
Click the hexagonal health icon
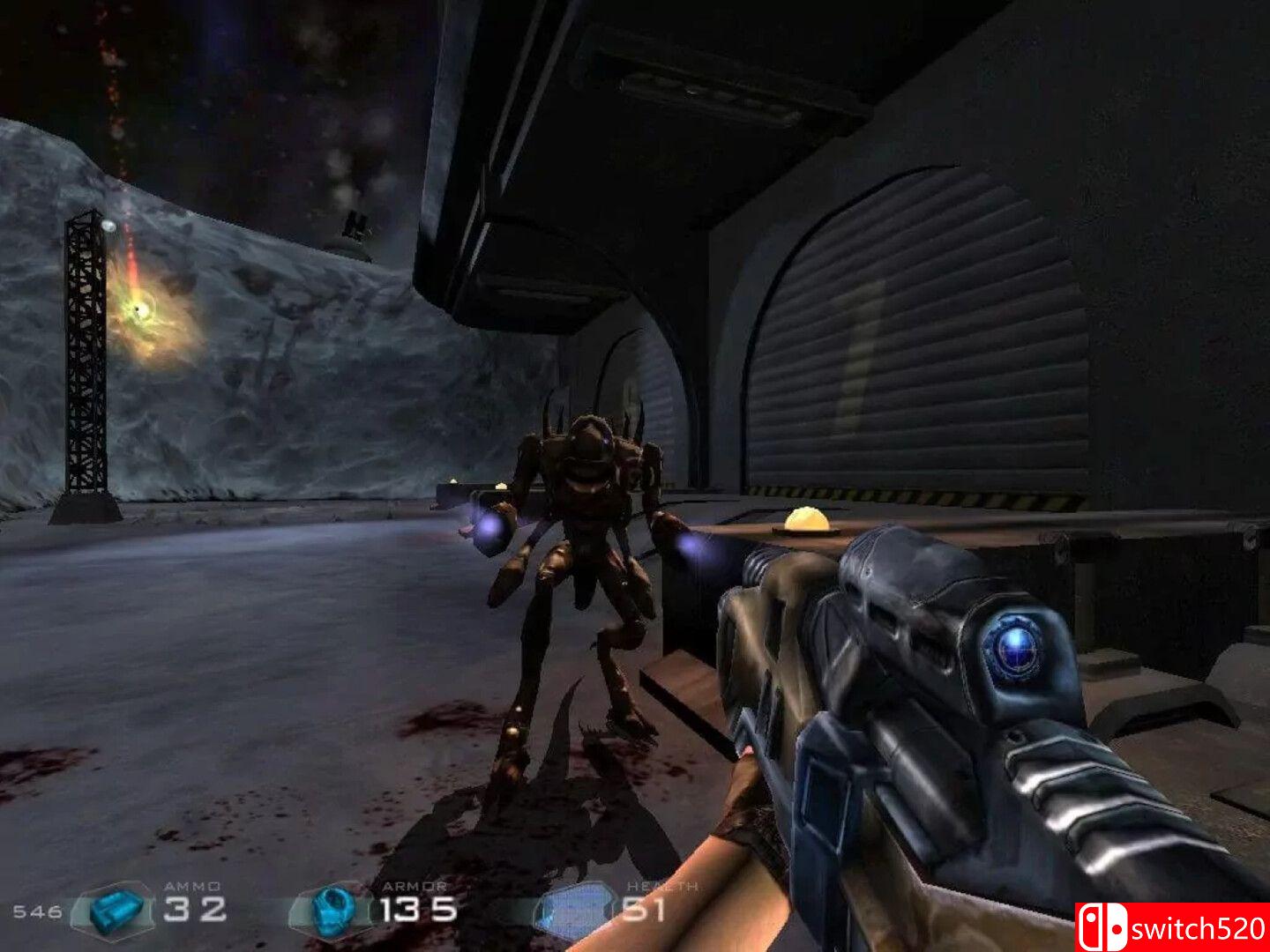pyautogui.click(x=575, y=910)
